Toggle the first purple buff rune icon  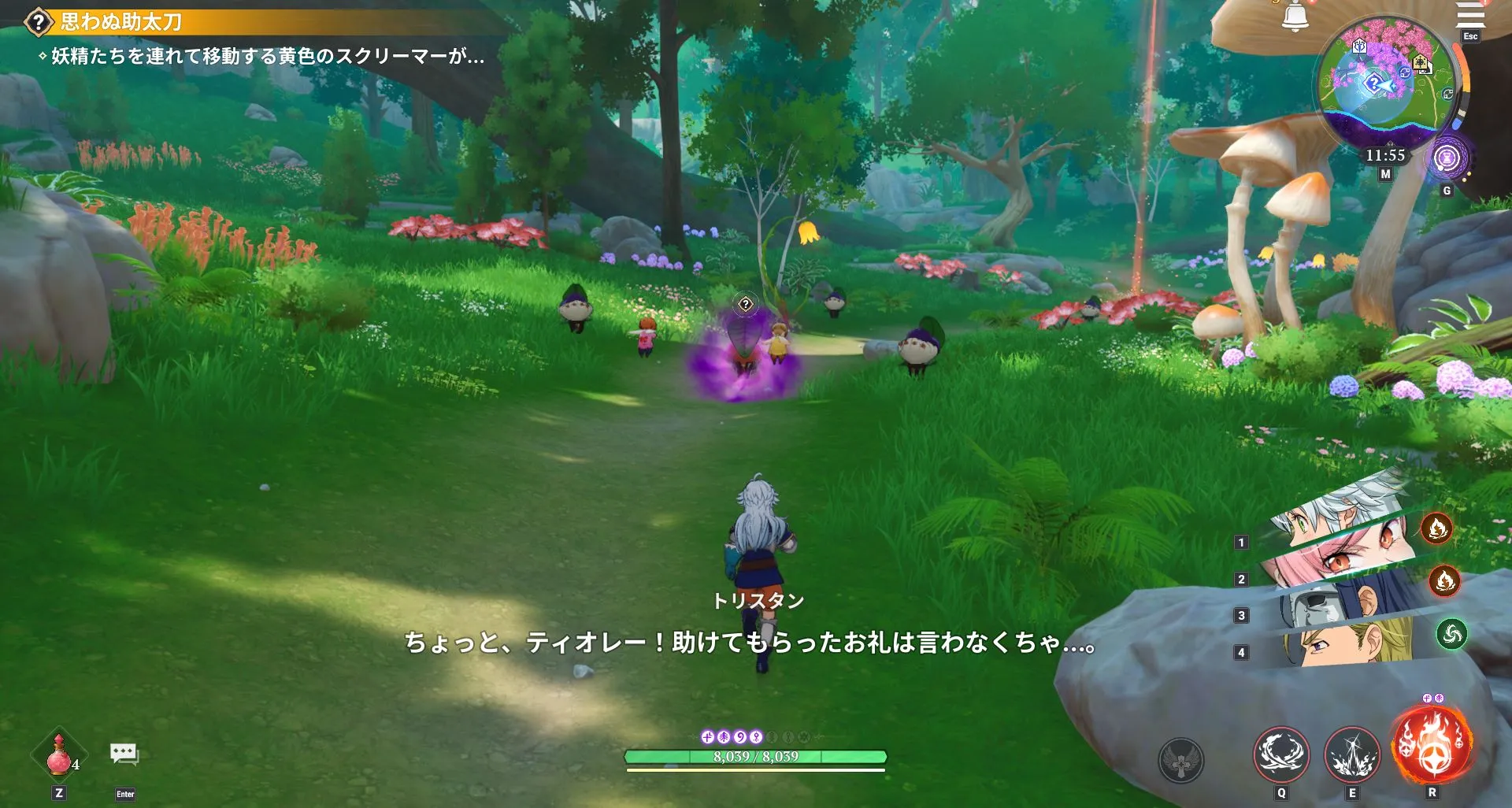click(x=708, y=739)
